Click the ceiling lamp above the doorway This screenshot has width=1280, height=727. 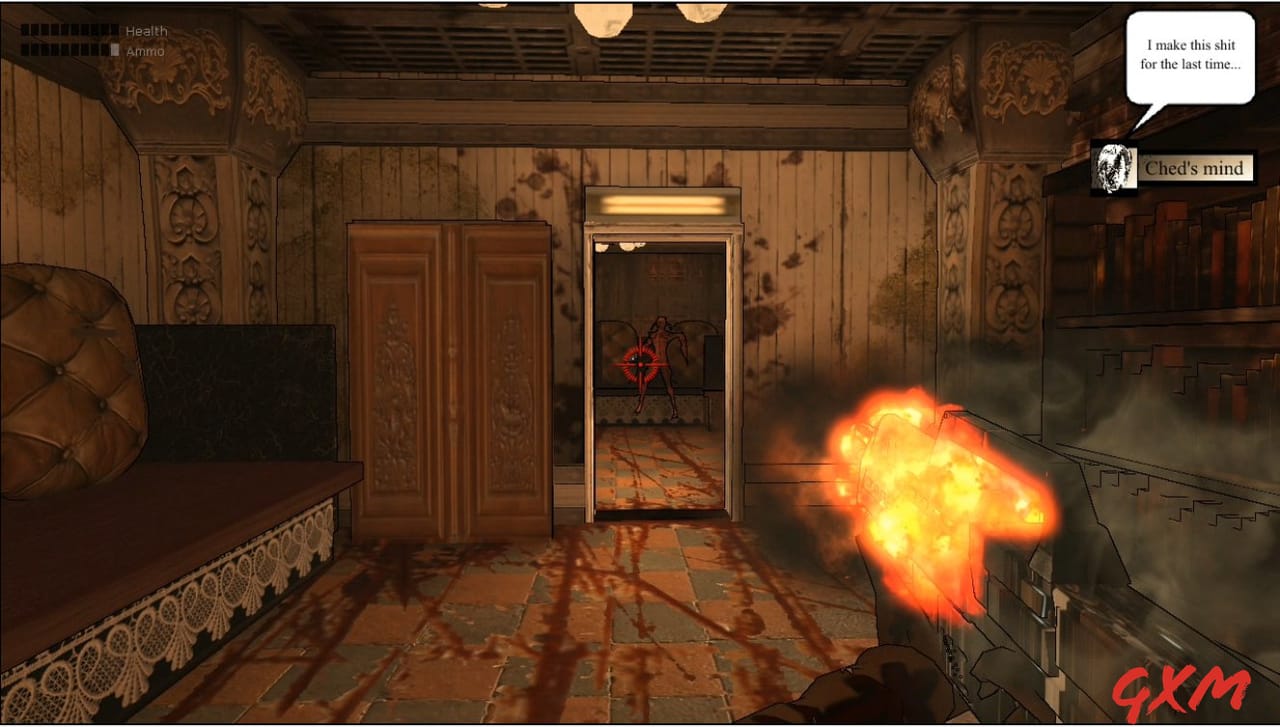click(x=663, y=203)
